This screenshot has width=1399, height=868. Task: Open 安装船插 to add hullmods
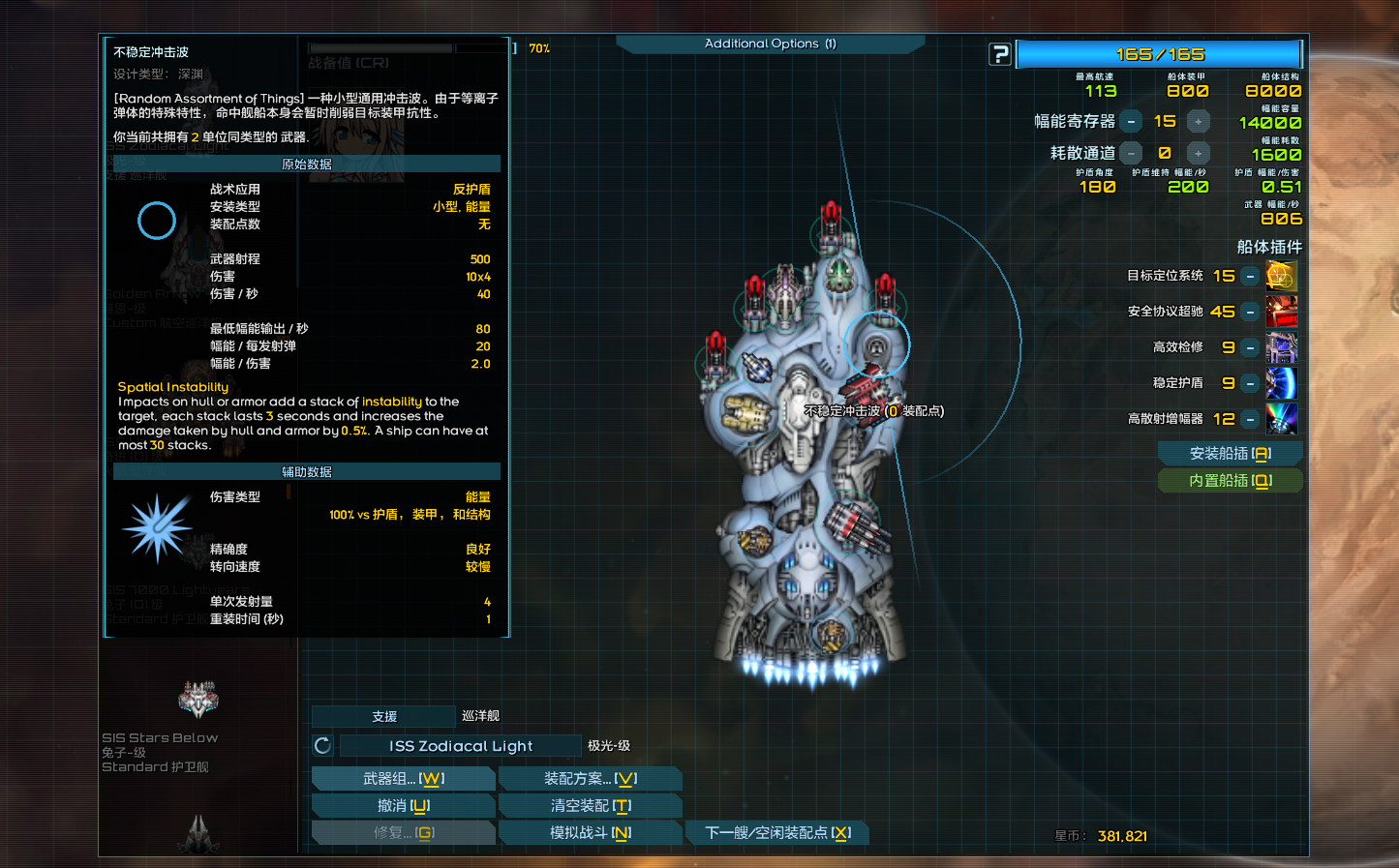pos(1230,453)
